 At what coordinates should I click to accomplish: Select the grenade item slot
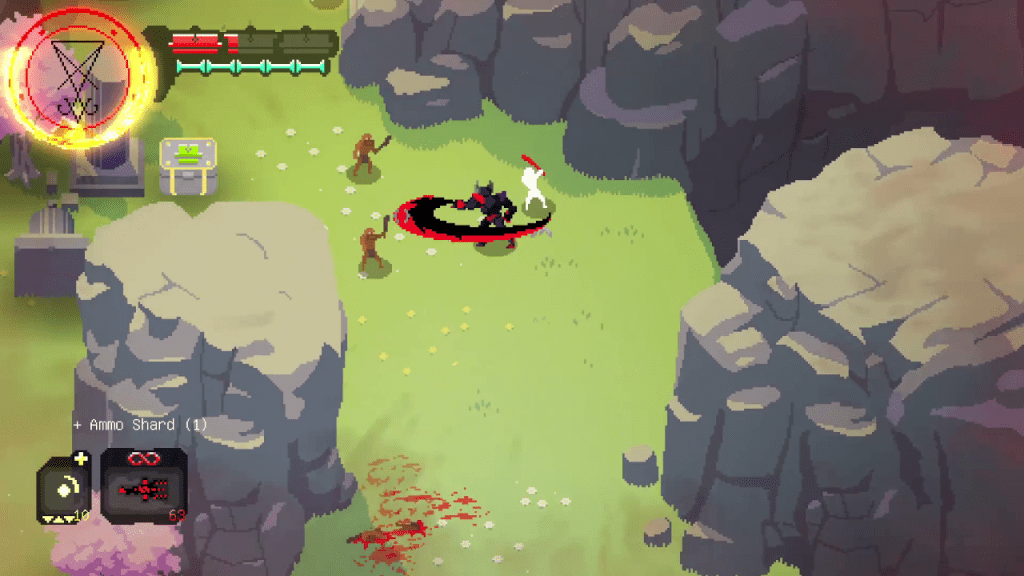[64, 489]
